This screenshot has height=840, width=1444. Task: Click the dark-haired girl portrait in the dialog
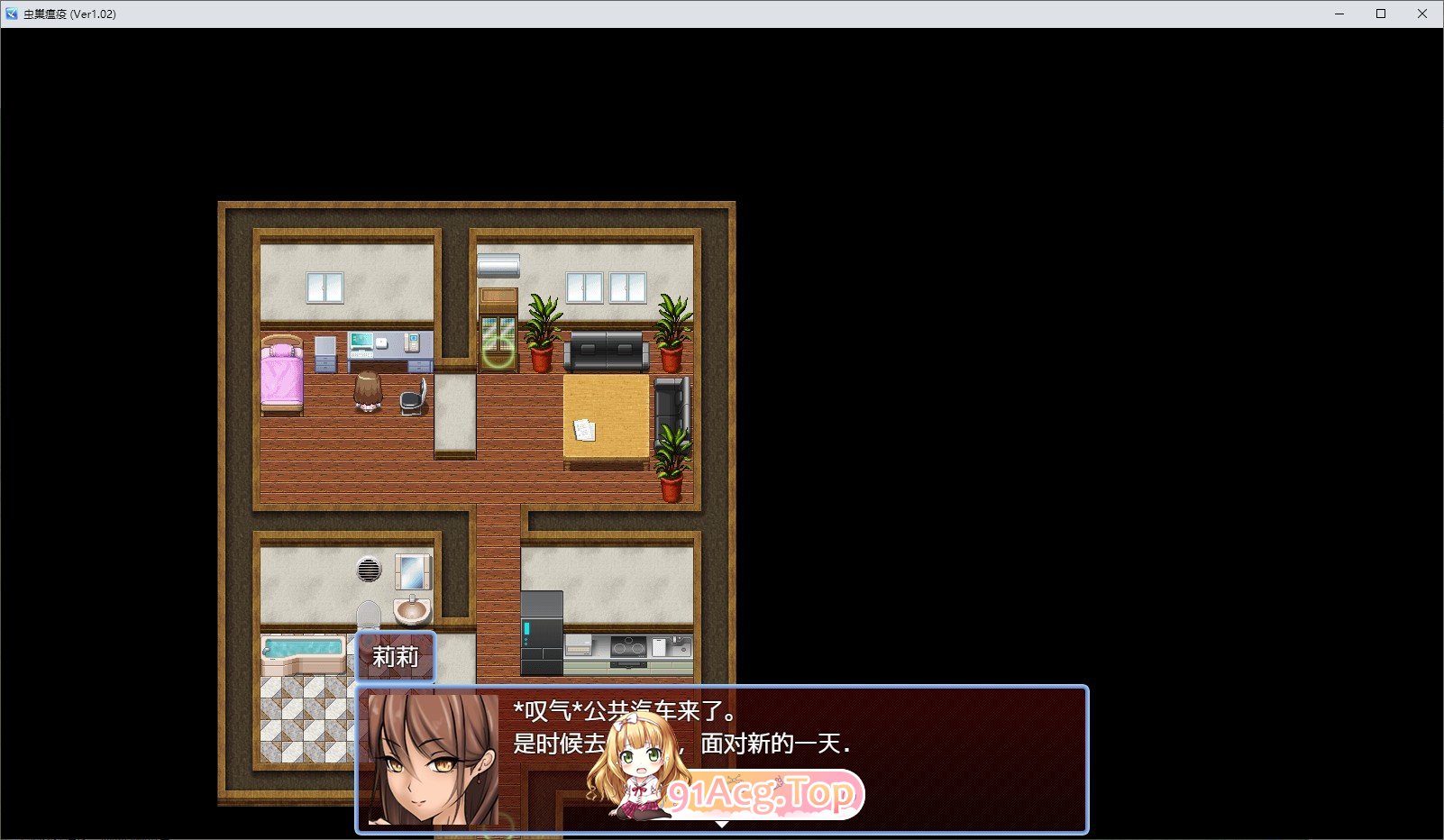pos(432,762)
